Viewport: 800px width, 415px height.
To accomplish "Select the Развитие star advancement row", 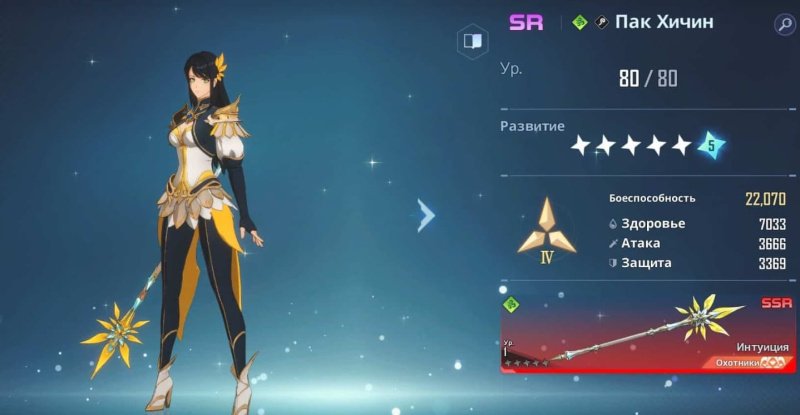I will (x=645, y=146).
